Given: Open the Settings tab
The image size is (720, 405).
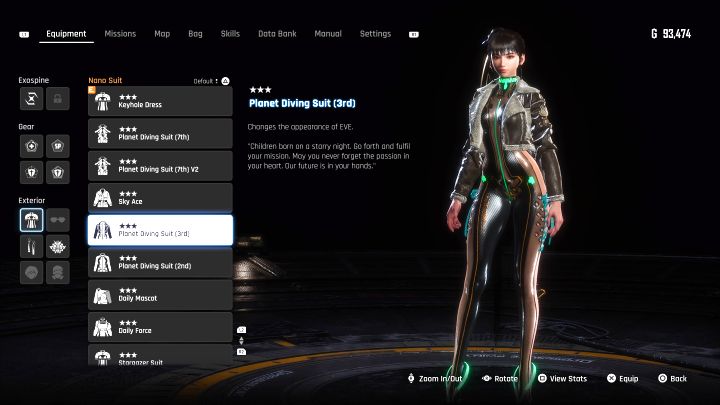Looking at the screenshot, I should pos(375,33).
